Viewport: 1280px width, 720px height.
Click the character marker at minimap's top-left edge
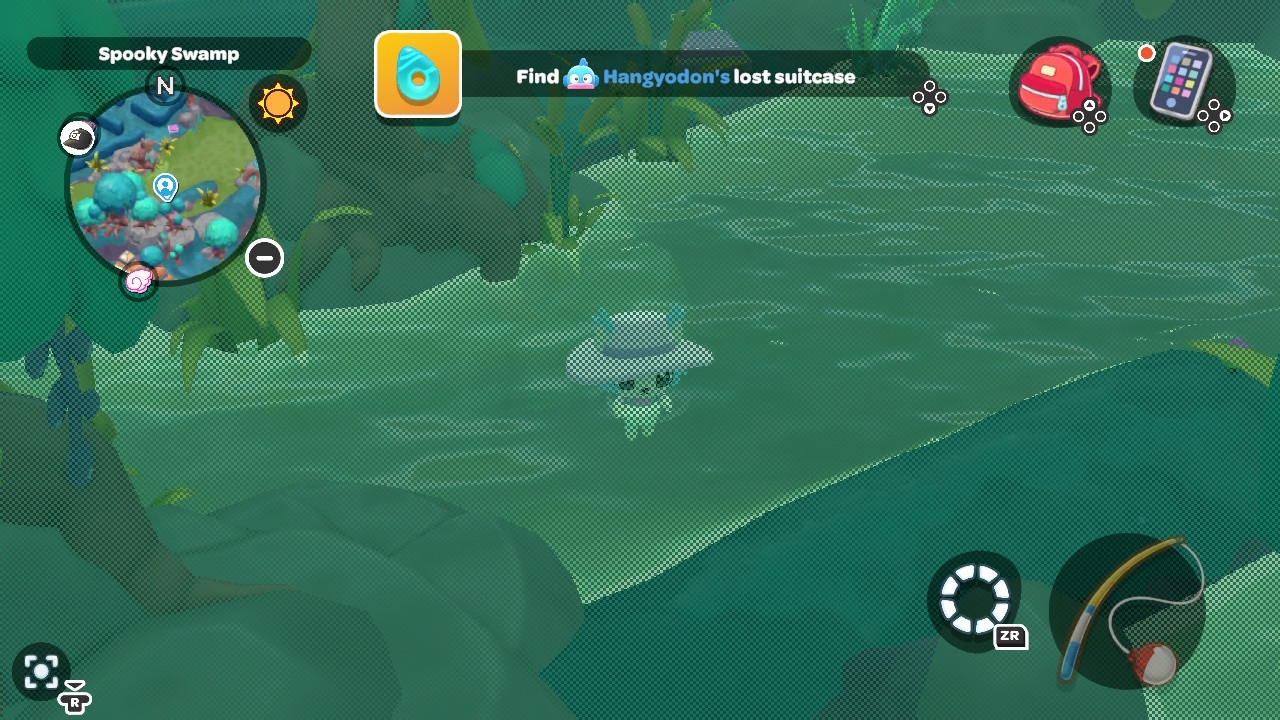click(x=78, y=138)
